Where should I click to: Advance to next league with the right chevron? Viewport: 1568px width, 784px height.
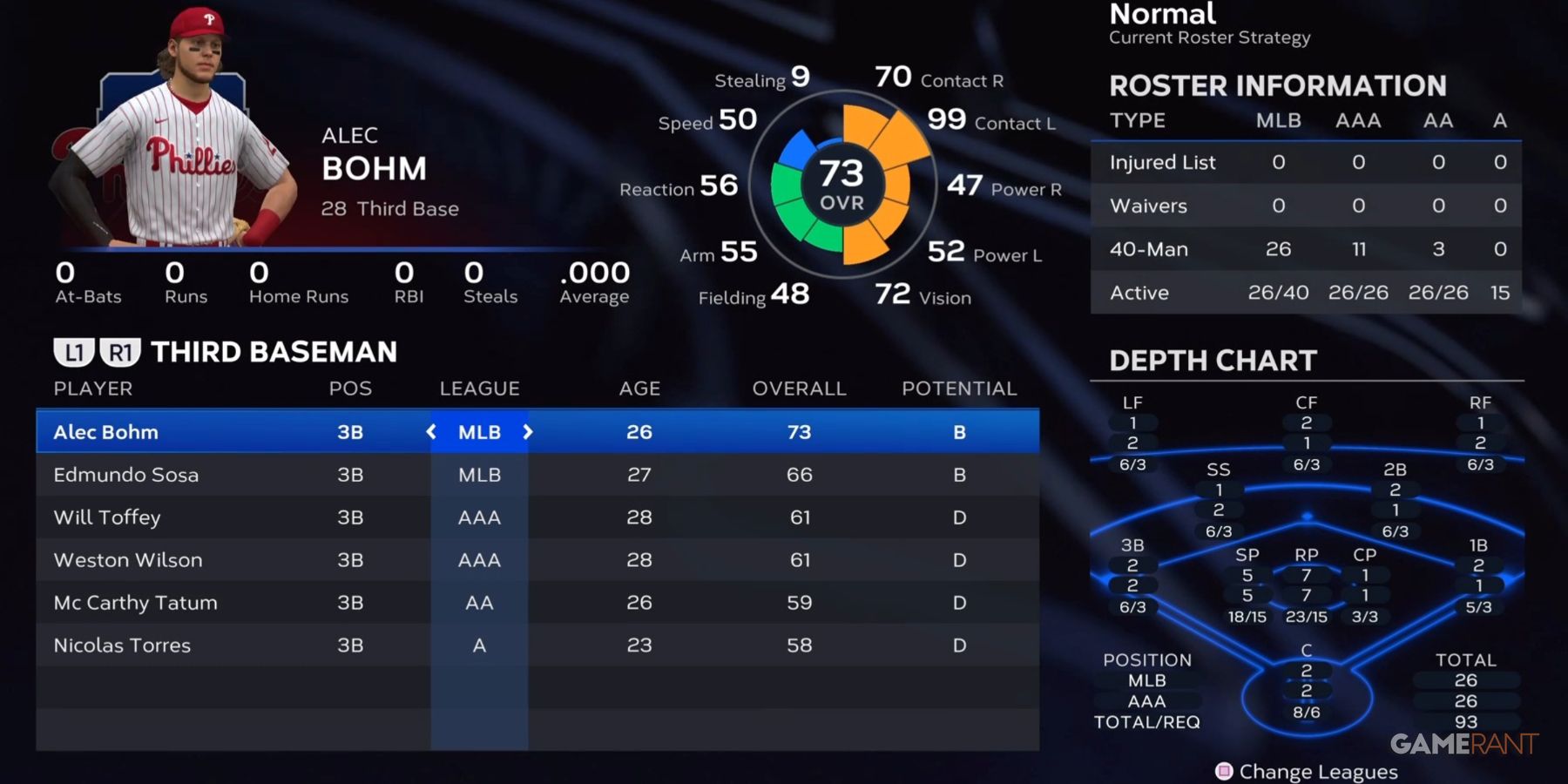pyautogui.click(x=528, y=431)
